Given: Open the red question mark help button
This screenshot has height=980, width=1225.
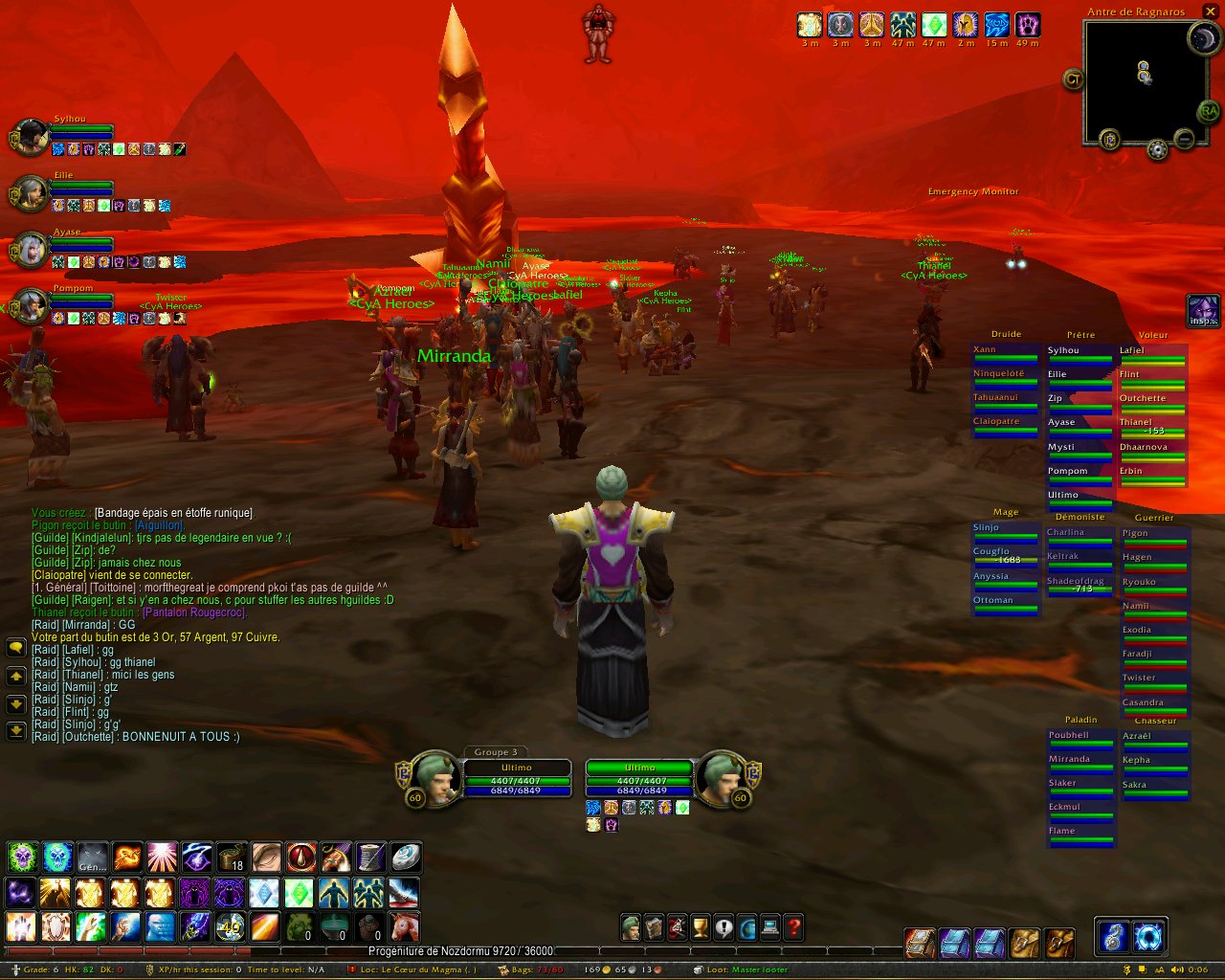Looking at the screenshot, I should point(793,926).
